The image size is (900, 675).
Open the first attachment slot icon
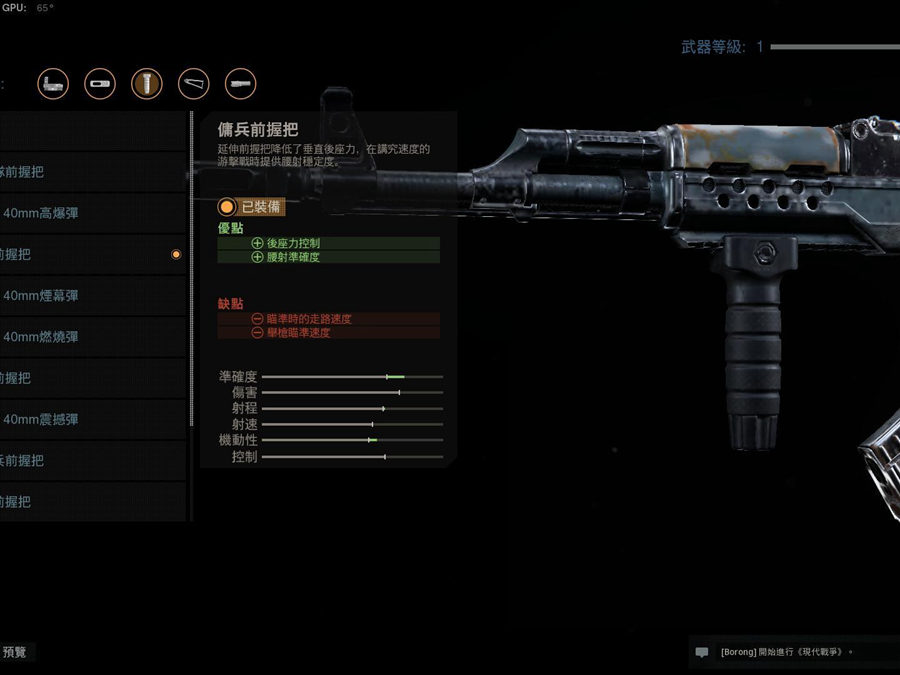[53, 83]
